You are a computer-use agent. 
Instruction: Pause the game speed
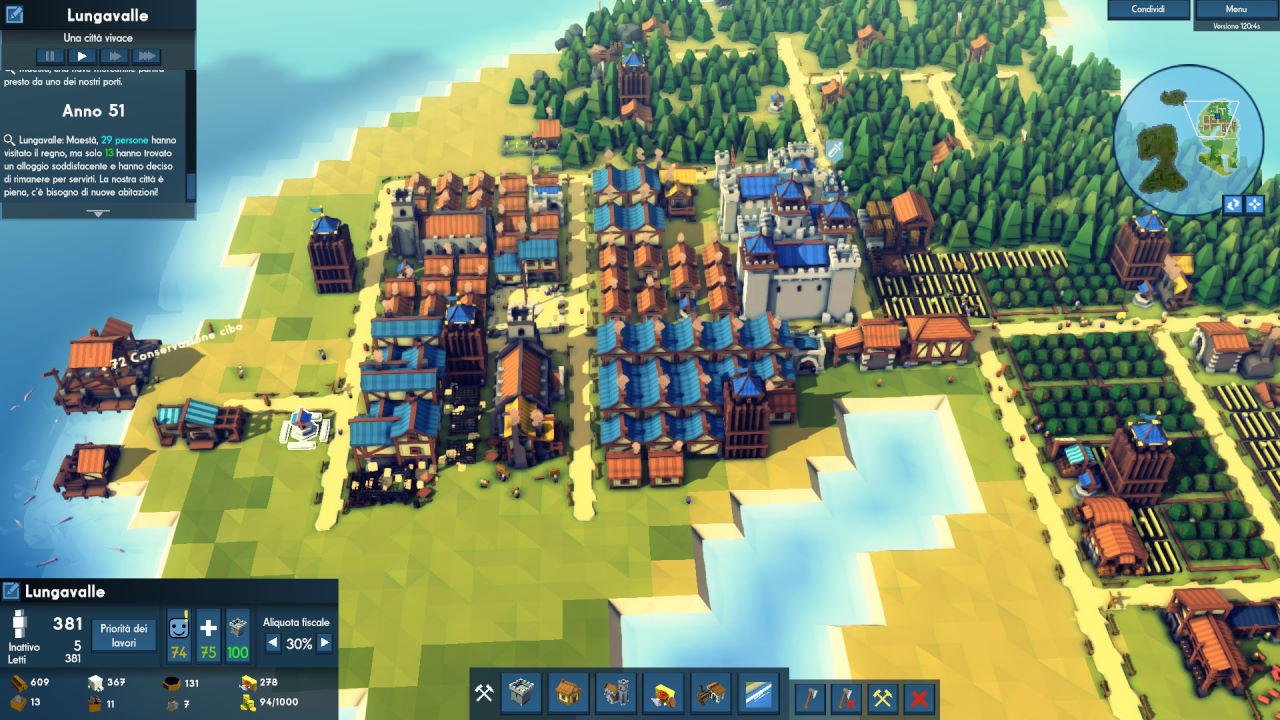click(49, 57)
